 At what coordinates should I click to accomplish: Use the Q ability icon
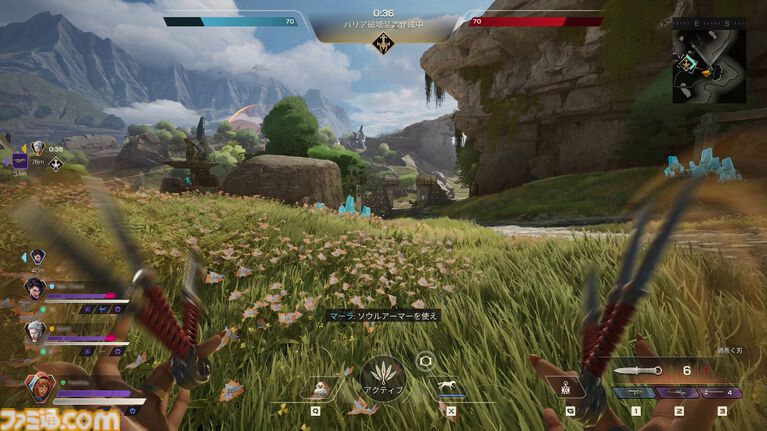click(x=320, y=388)
